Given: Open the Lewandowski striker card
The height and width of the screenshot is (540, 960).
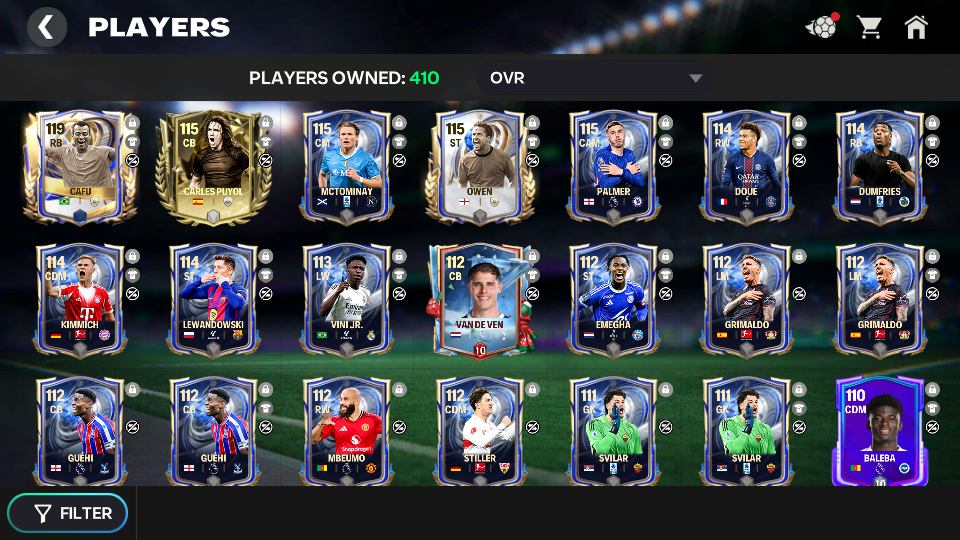Looking at the screenshot, I should click(x=213, y=298).
